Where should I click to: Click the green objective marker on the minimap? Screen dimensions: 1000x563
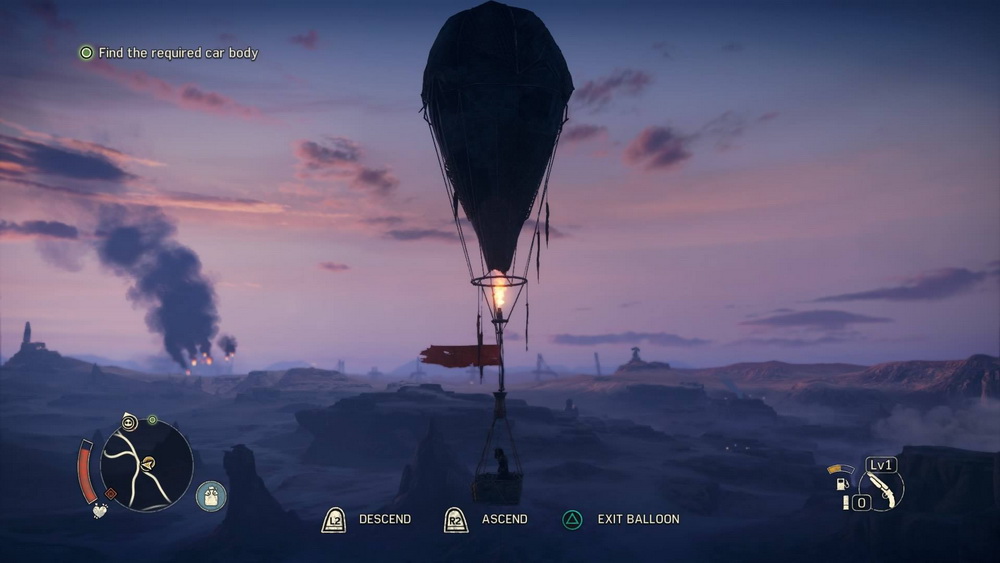(x=152, y=420)
